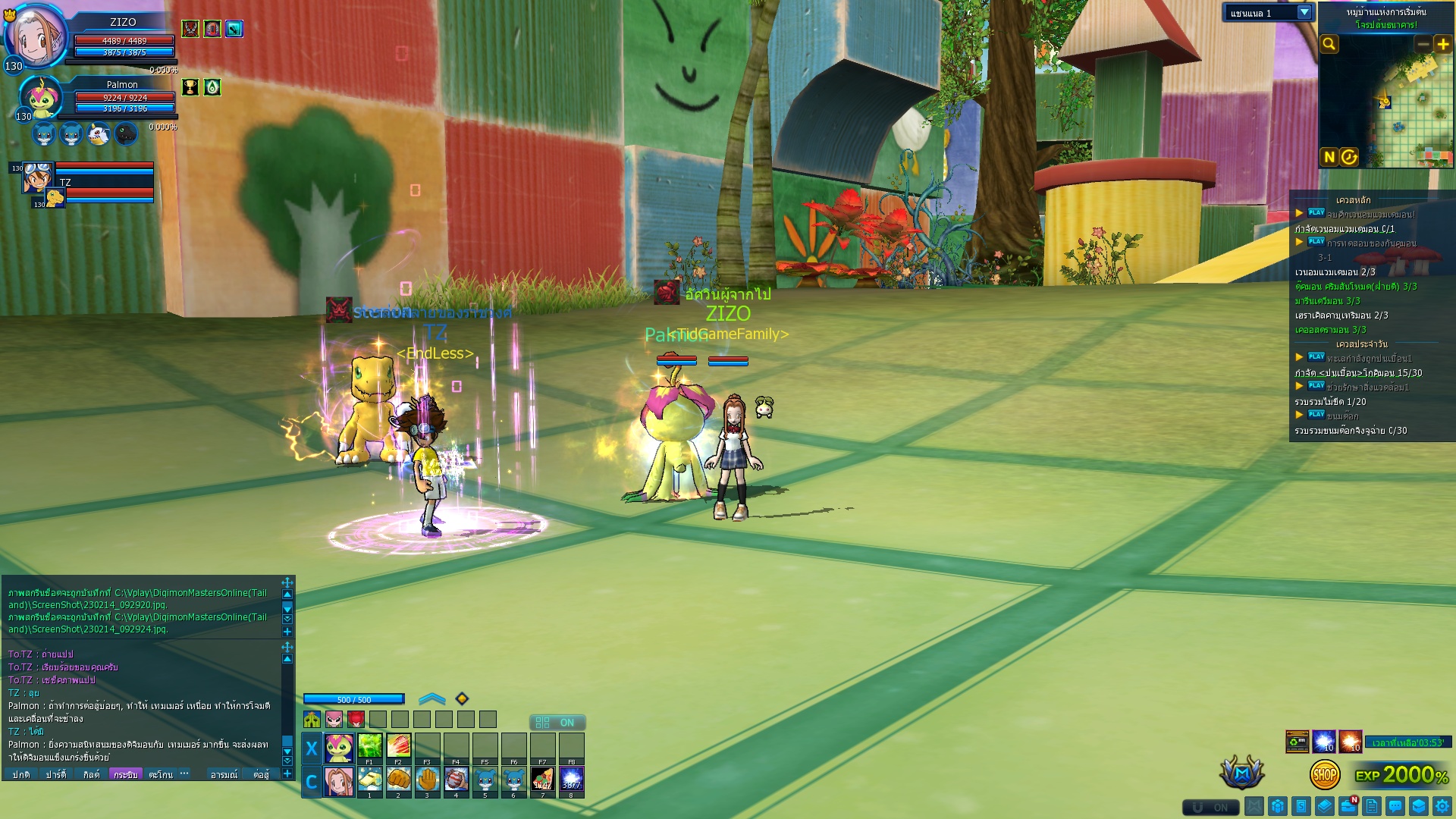The image size is (1456, 819).
Task: Switch to the กระซิบ whisper chat tab
Action: click(x=125, y=774)
